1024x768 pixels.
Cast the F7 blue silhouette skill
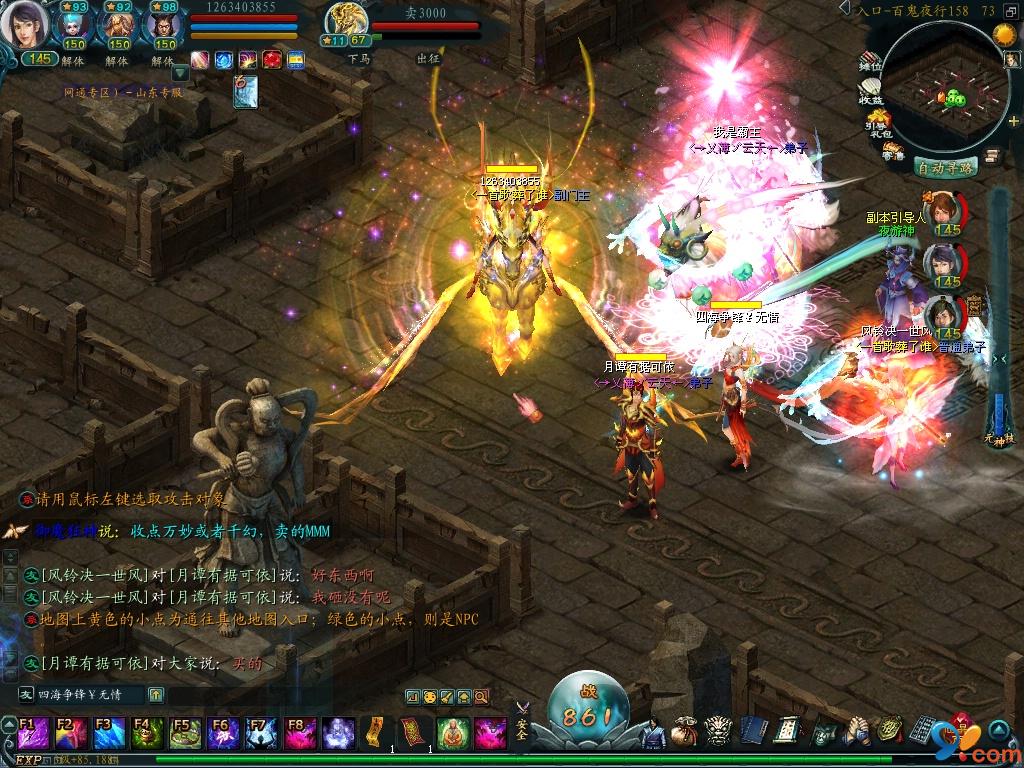tap(260, 733)
